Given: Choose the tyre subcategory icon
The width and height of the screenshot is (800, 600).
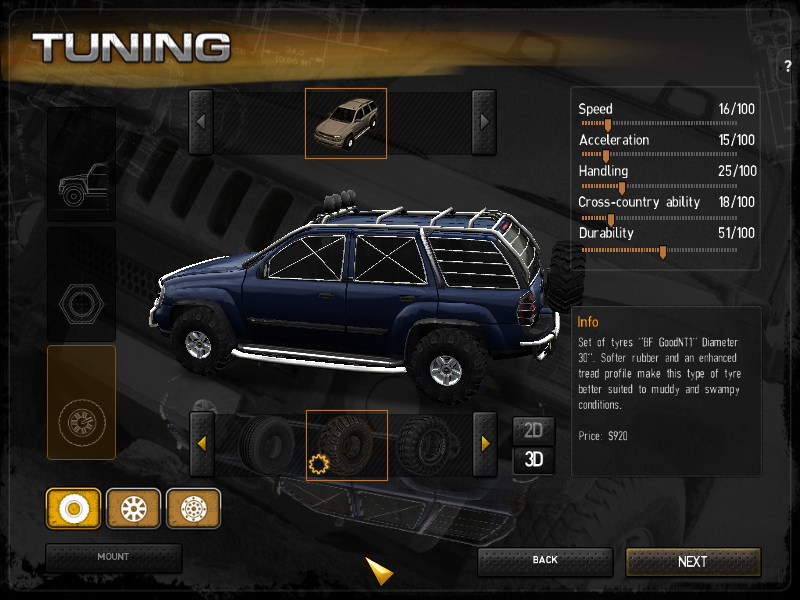Looking at the screenshot, I should coord(73,508).
